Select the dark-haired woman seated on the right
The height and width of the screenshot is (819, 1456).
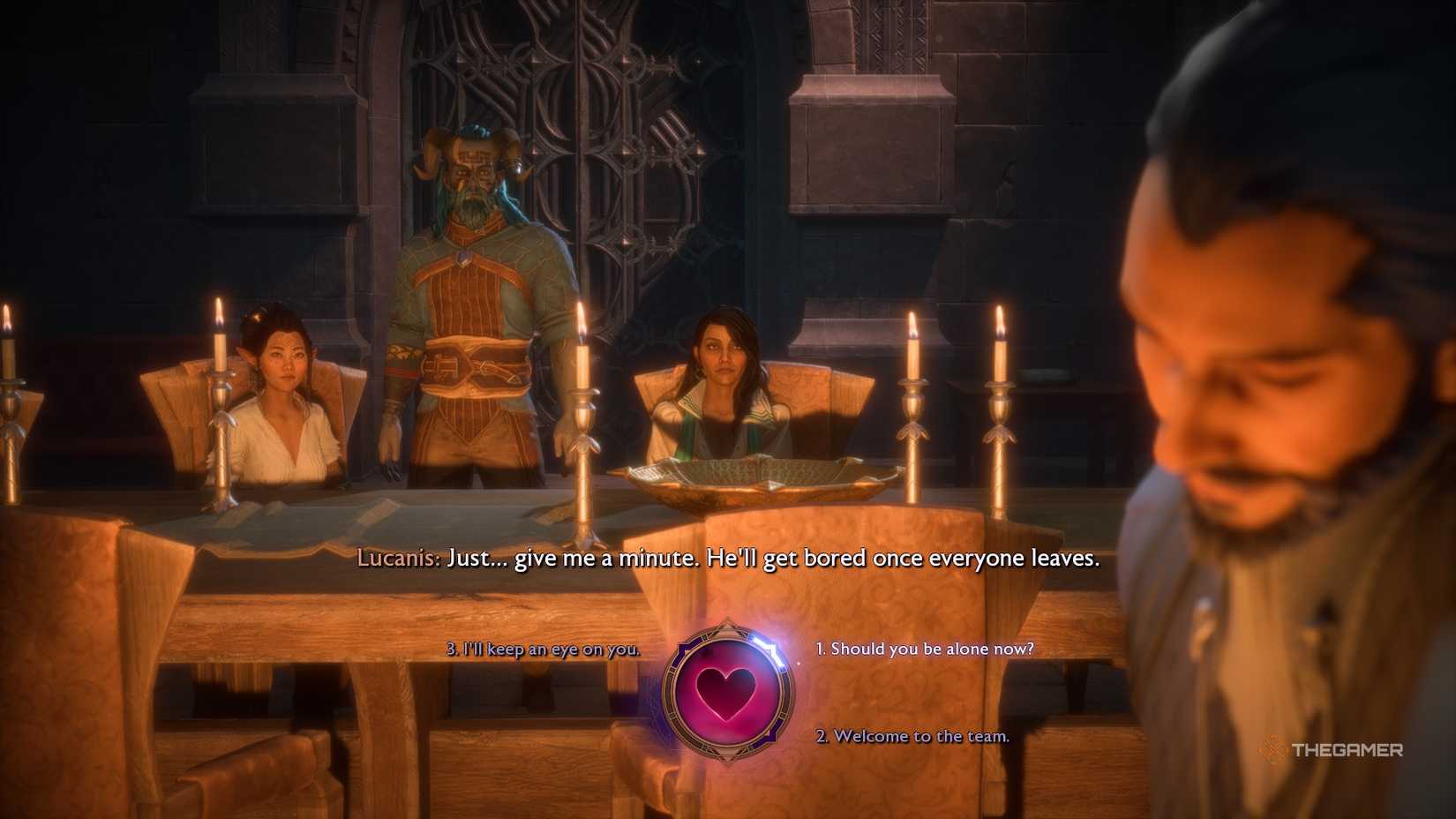[x=724, y=379]
